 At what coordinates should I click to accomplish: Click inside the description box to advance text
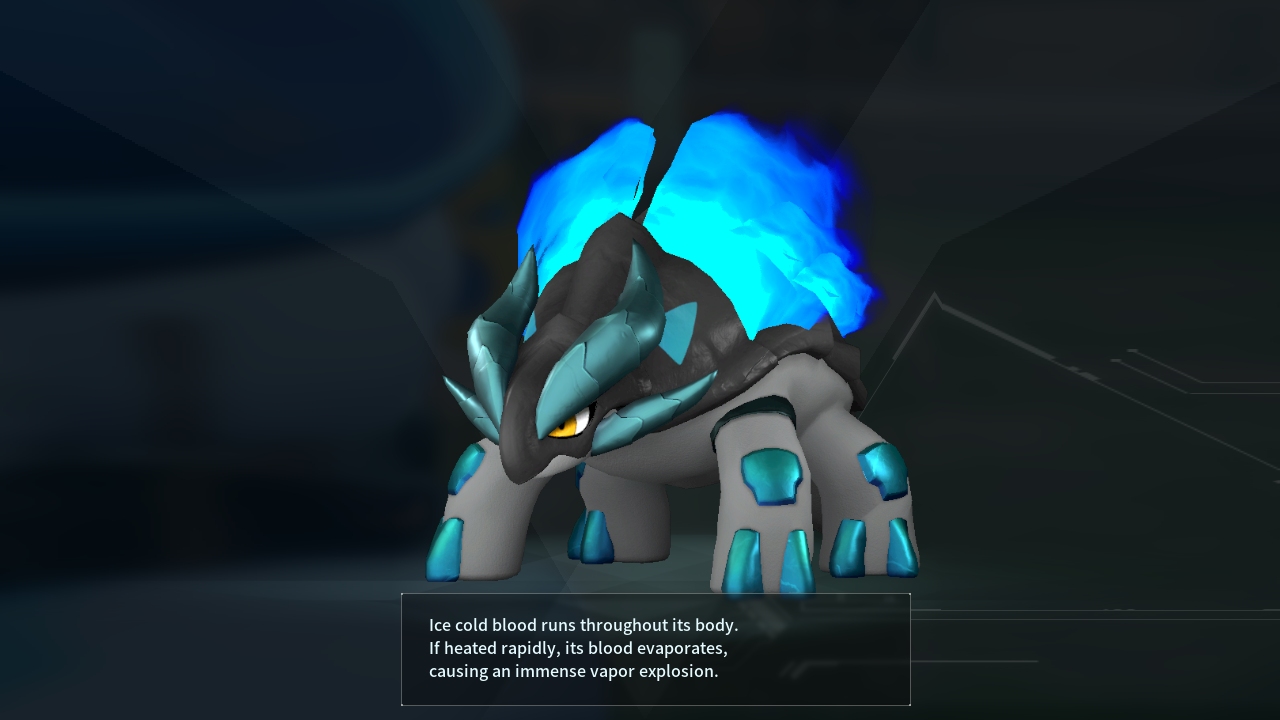[x=655, y=651]
